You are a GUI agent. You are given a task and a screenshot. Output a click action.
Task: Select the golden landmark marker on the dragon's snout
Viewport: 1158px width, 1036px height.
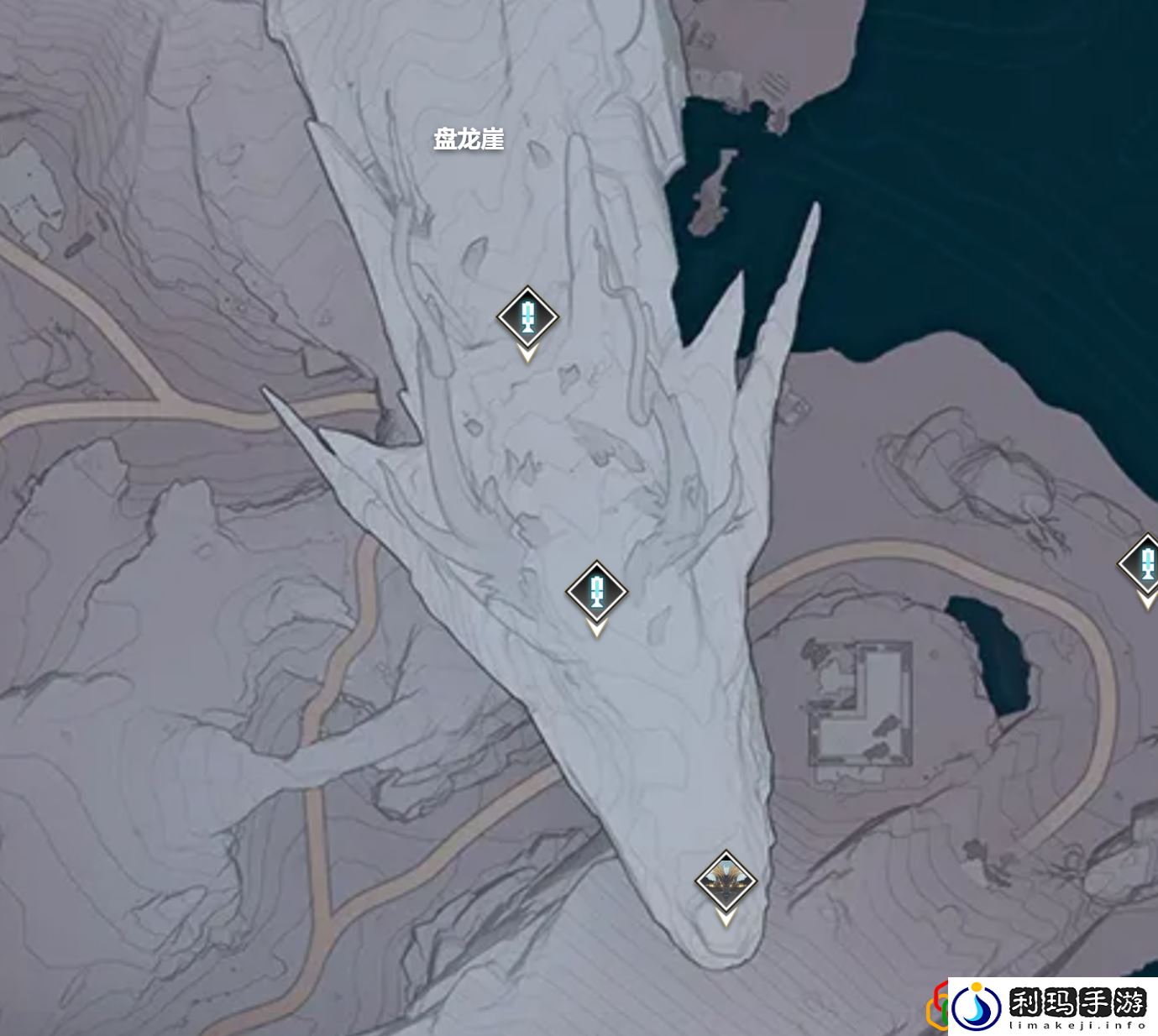(x=726, y=882)
